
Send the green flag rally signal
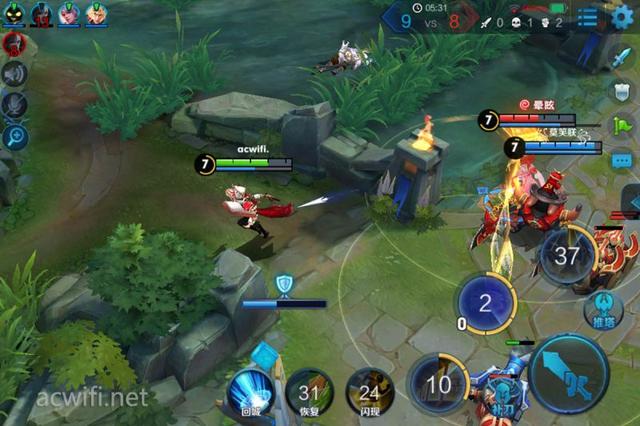coord(622,125)
